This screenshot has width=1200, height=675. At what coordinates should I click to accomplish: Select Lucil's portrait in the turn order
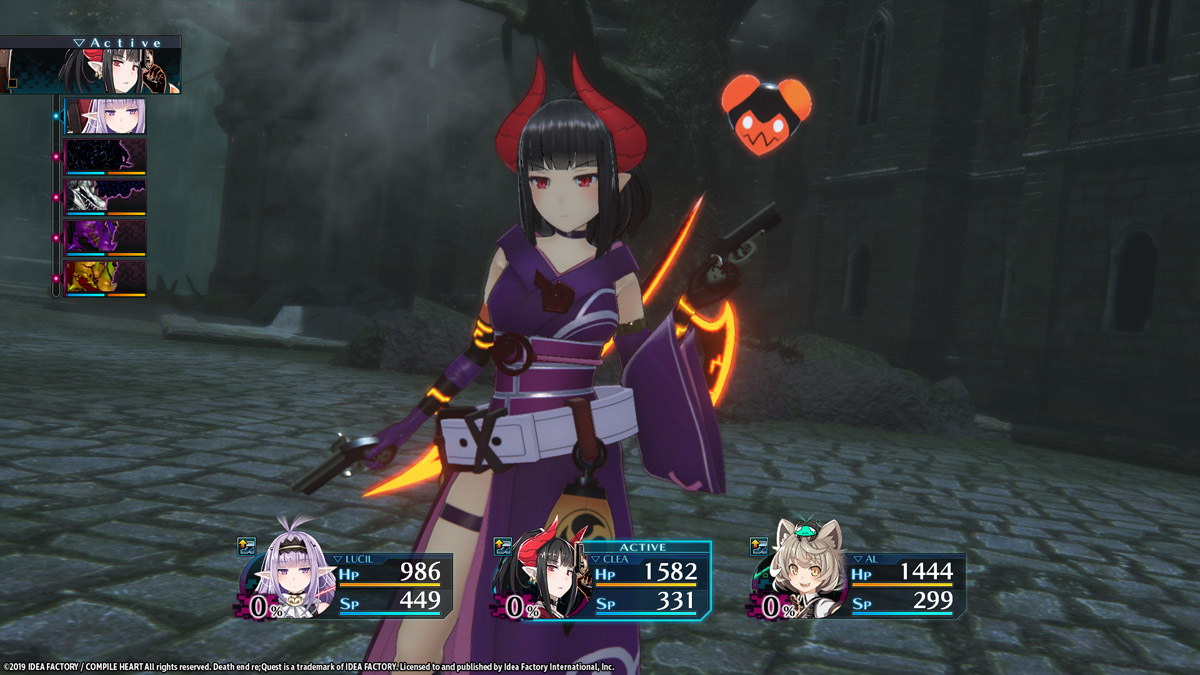(105, 116)
